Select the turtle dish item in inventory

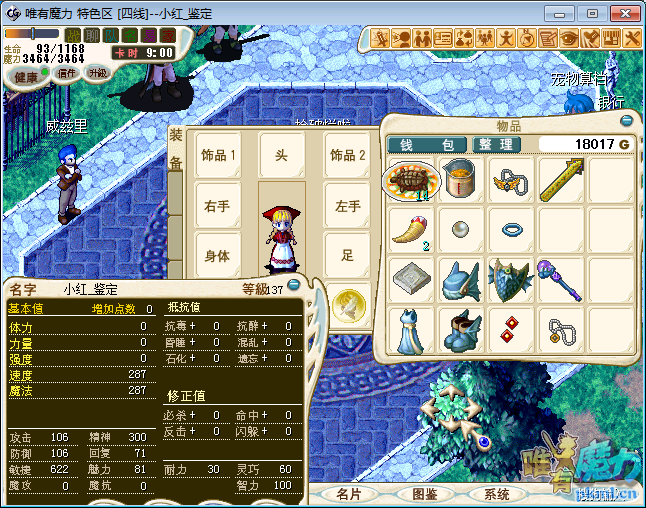411,181
